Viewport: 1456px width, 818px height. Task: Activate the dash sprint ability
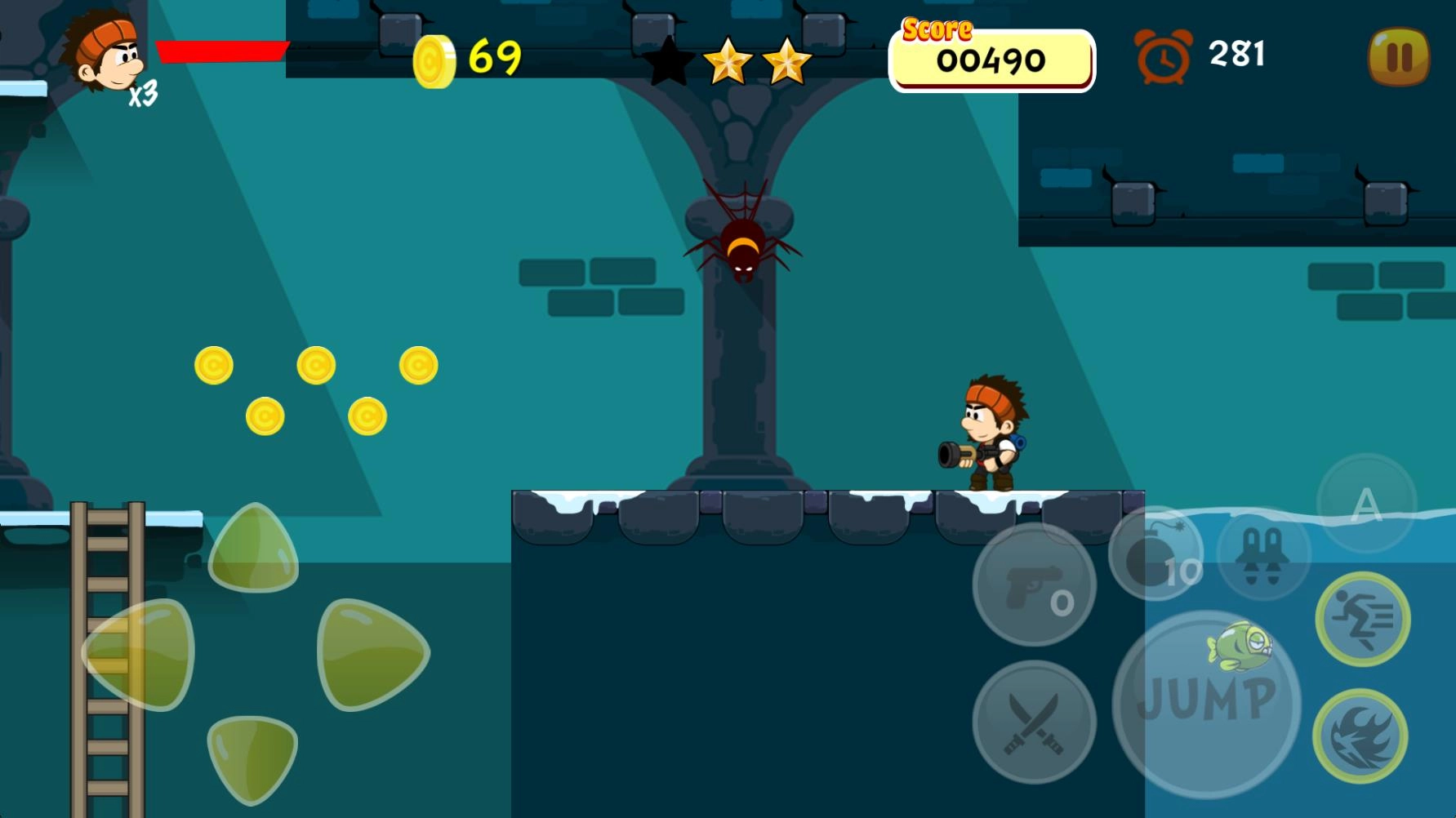click(x=1362, y=620)
